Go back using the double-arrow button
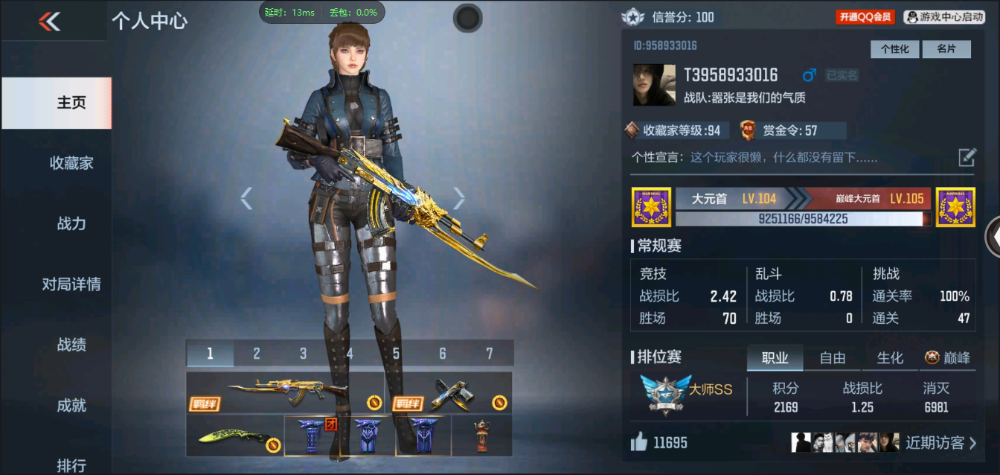This screenshot has height=475, width=1000. tap(50, 21)
